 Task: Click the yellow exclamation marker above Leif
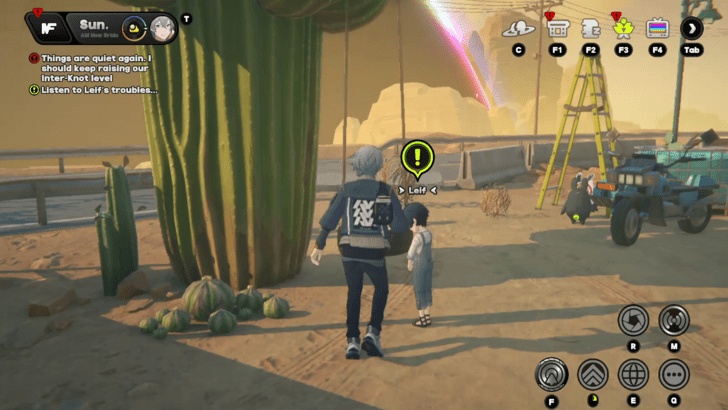417,157
